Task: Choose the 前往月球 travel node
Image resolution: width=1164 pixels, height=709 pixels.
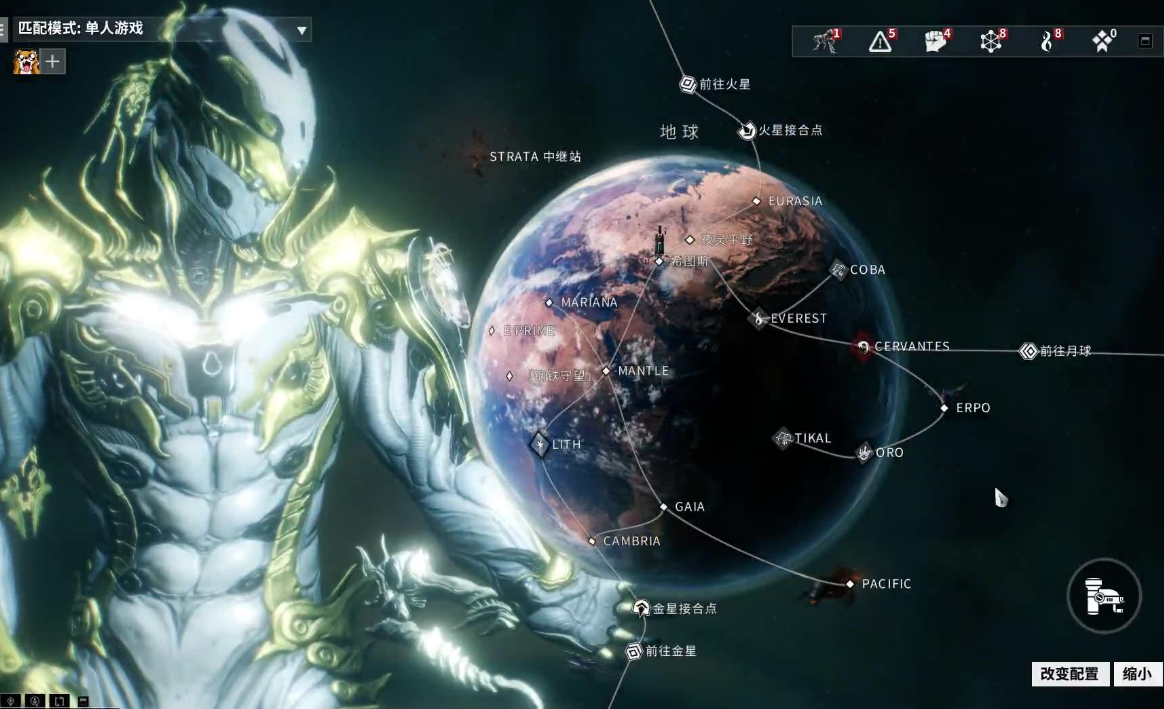Action: point(1028,351)
